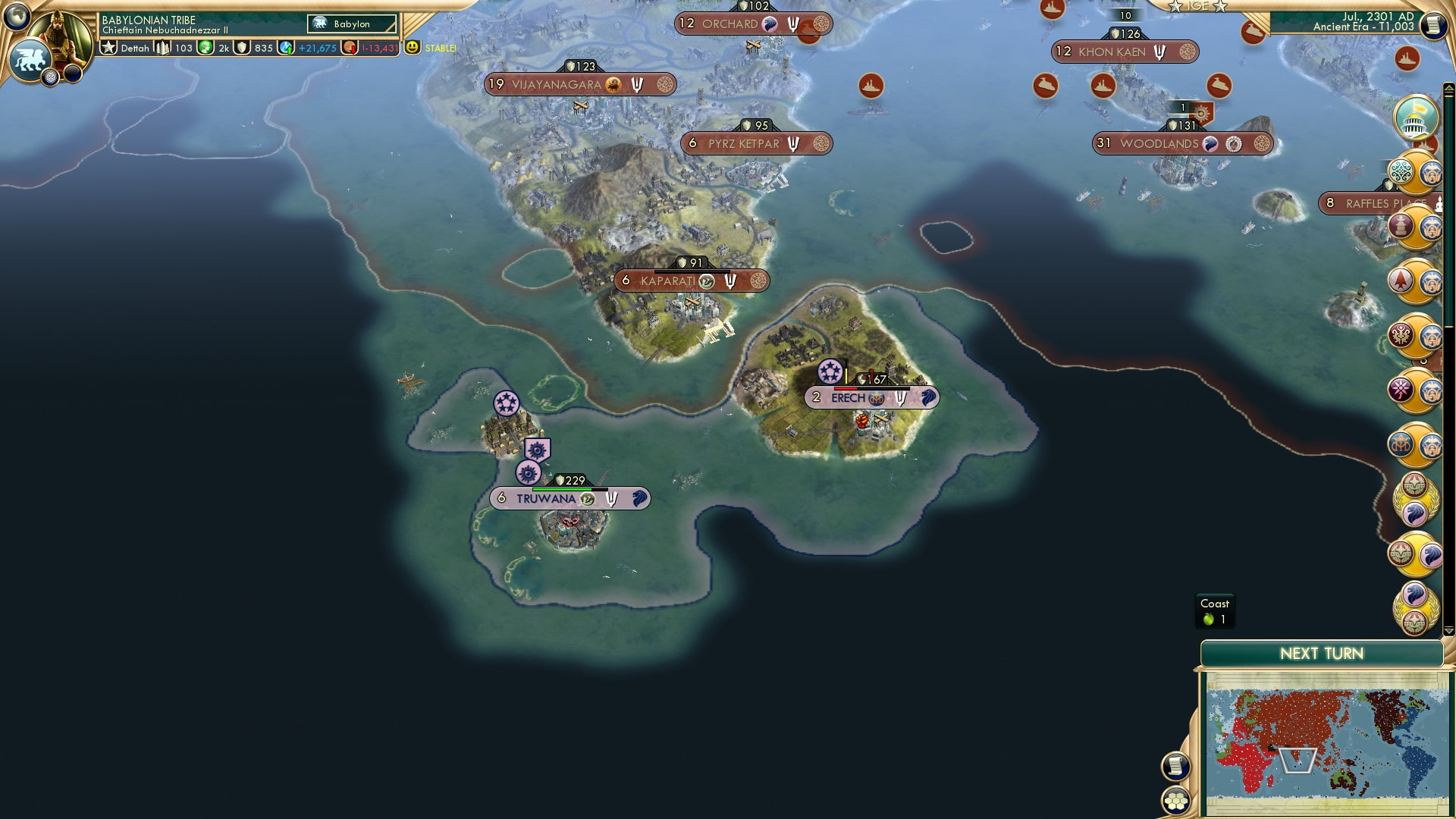Click the gold treasury coin icon showing -13,431

point(350,46)
